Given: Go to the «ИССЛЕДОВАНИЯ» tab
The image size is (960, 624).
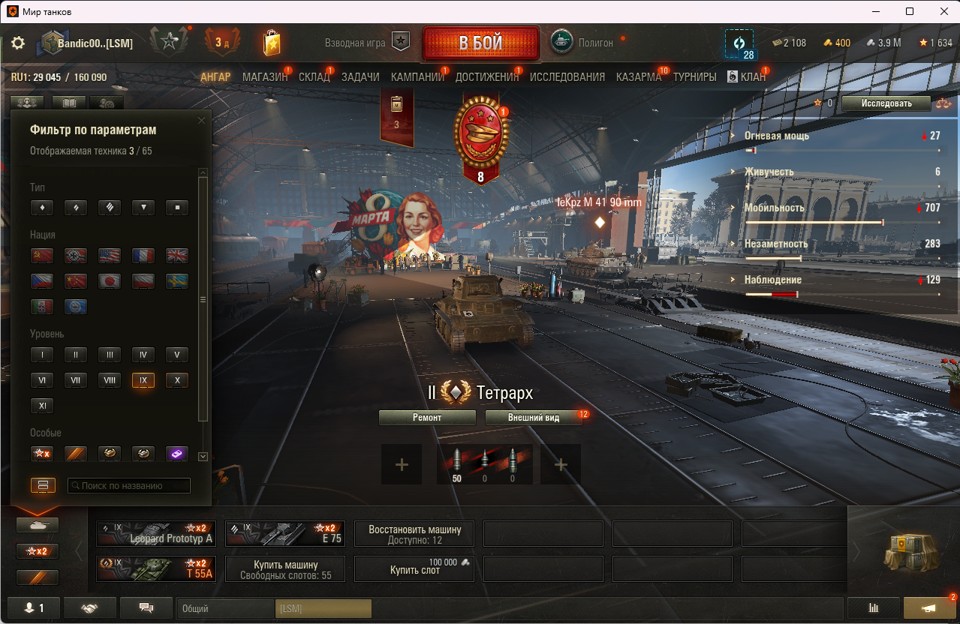Looking at the screenshot, I should tap(567, 77).
